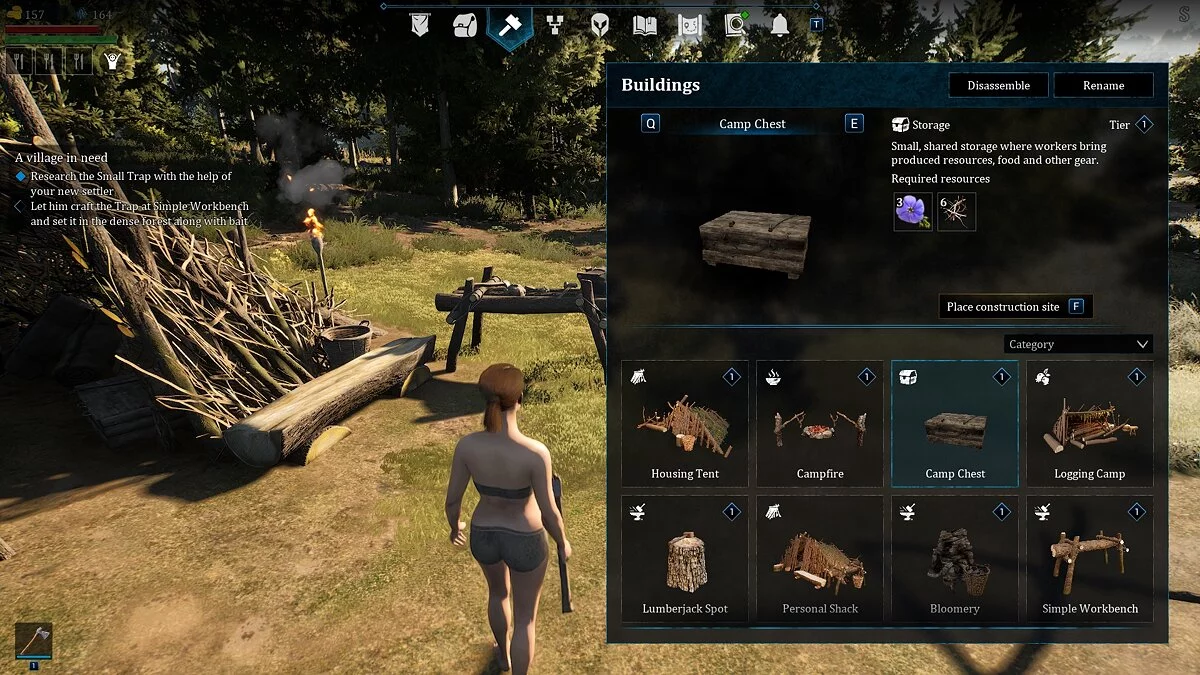Pick the Logging Camp building
This screenshot has height=675, width=1200.
(1089, 424)
